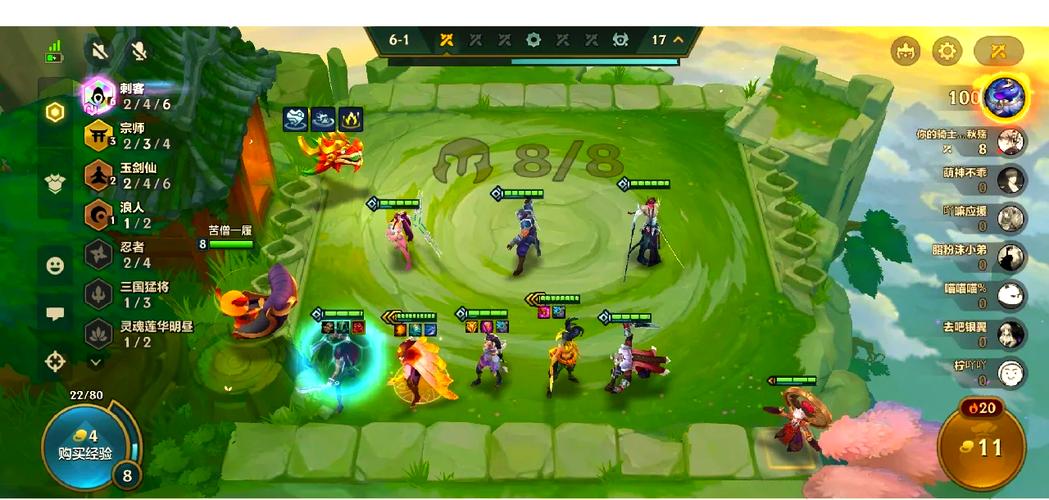Buy experience with the 购买经验 button
The height and width of the screenshot is (500, 1049).
coord(85,444)
